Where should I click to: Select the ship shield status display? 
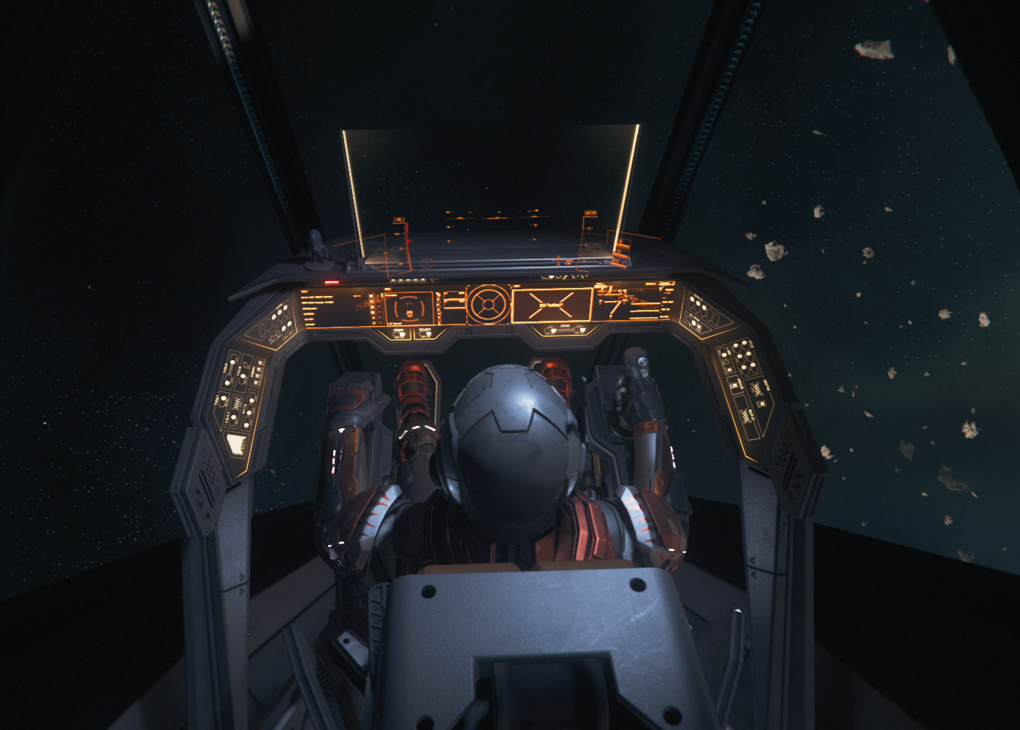pos(410,307)
